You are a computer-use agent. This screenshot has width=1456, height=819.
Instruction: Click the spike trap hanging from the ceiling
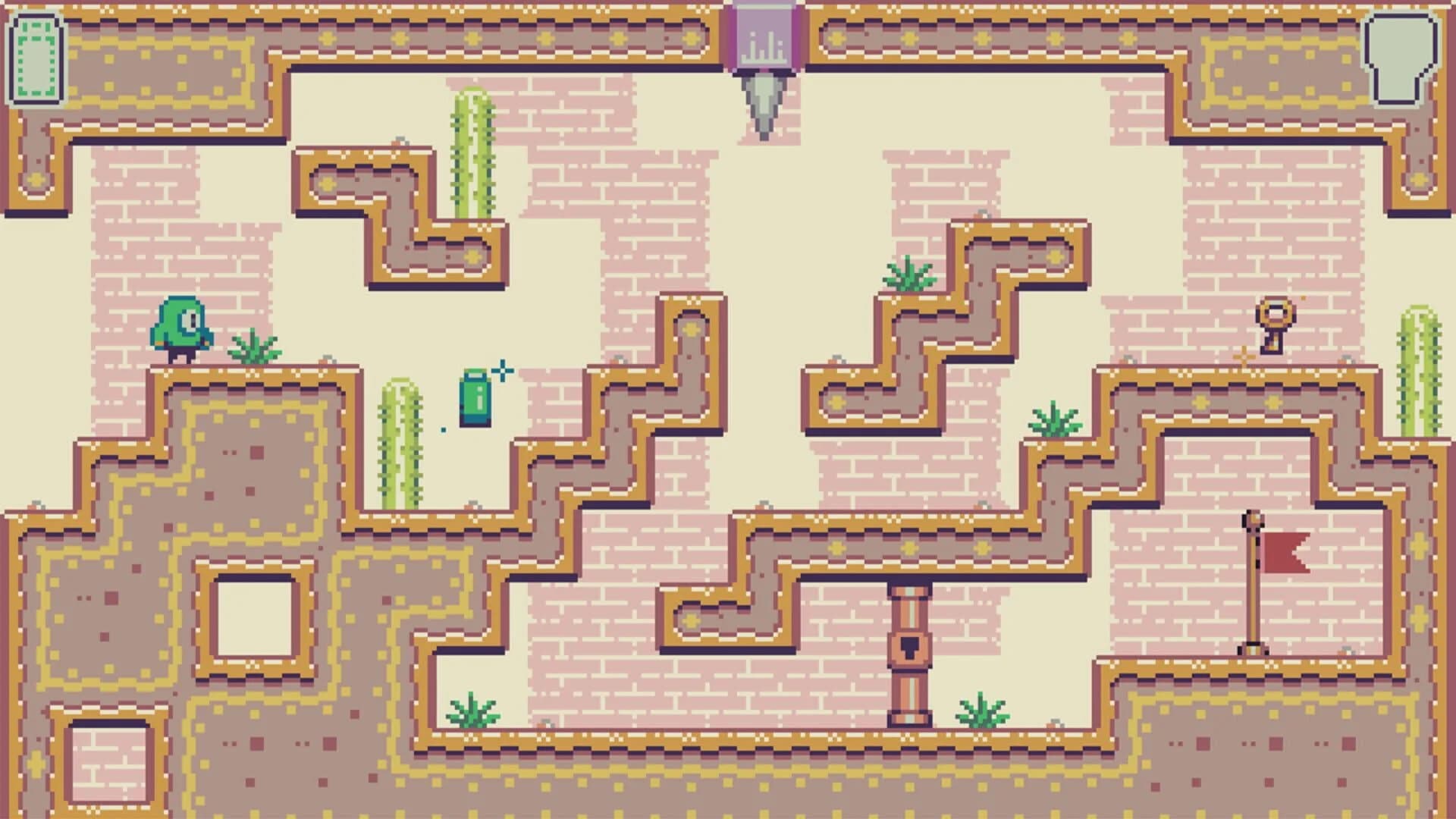[x=764, y=106]
